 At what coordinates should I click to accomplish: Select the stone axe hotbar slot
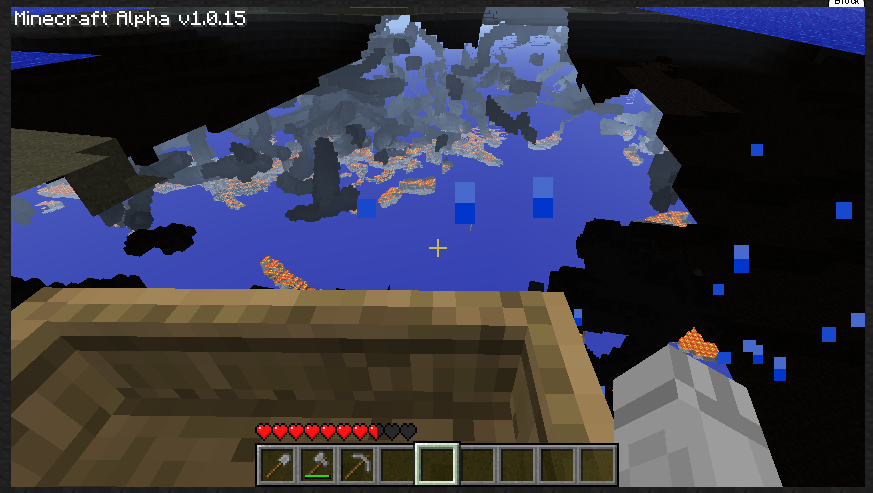pyautogui.click(x=317, y=465)
